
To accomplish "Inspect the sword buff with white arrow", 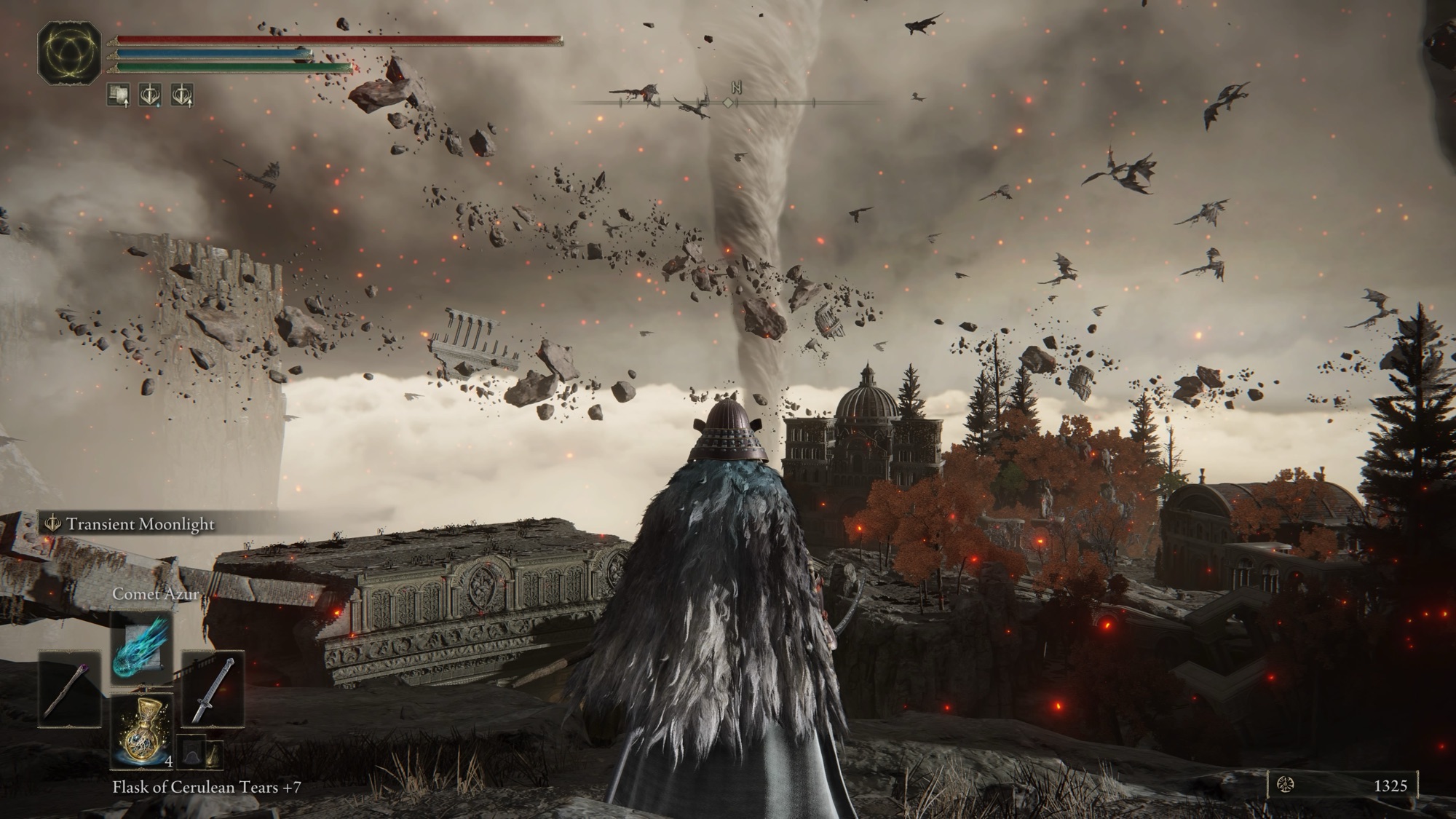I will click(182, 95).
